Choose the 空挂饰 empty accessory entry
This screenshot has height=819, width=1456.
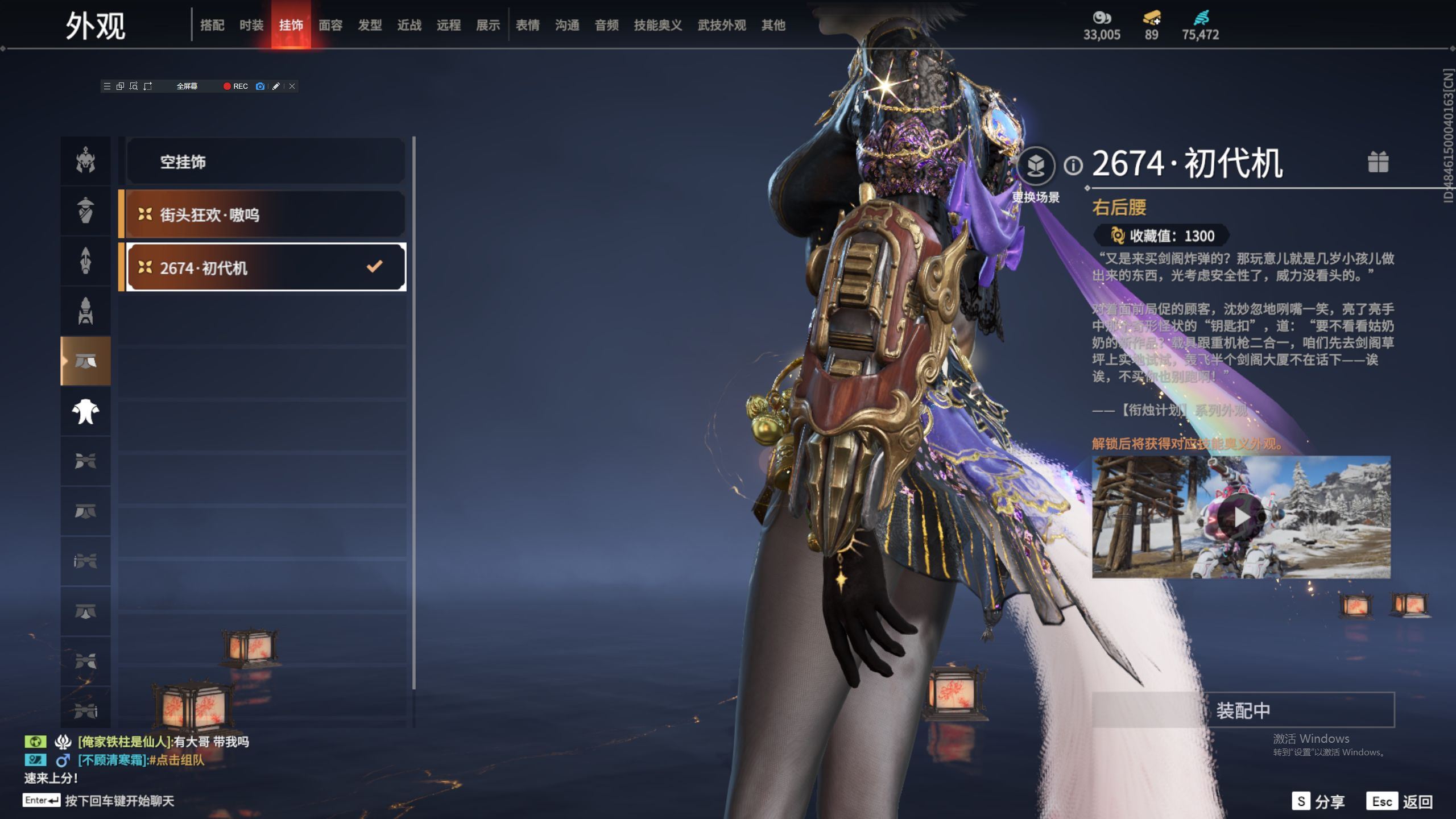266,162
